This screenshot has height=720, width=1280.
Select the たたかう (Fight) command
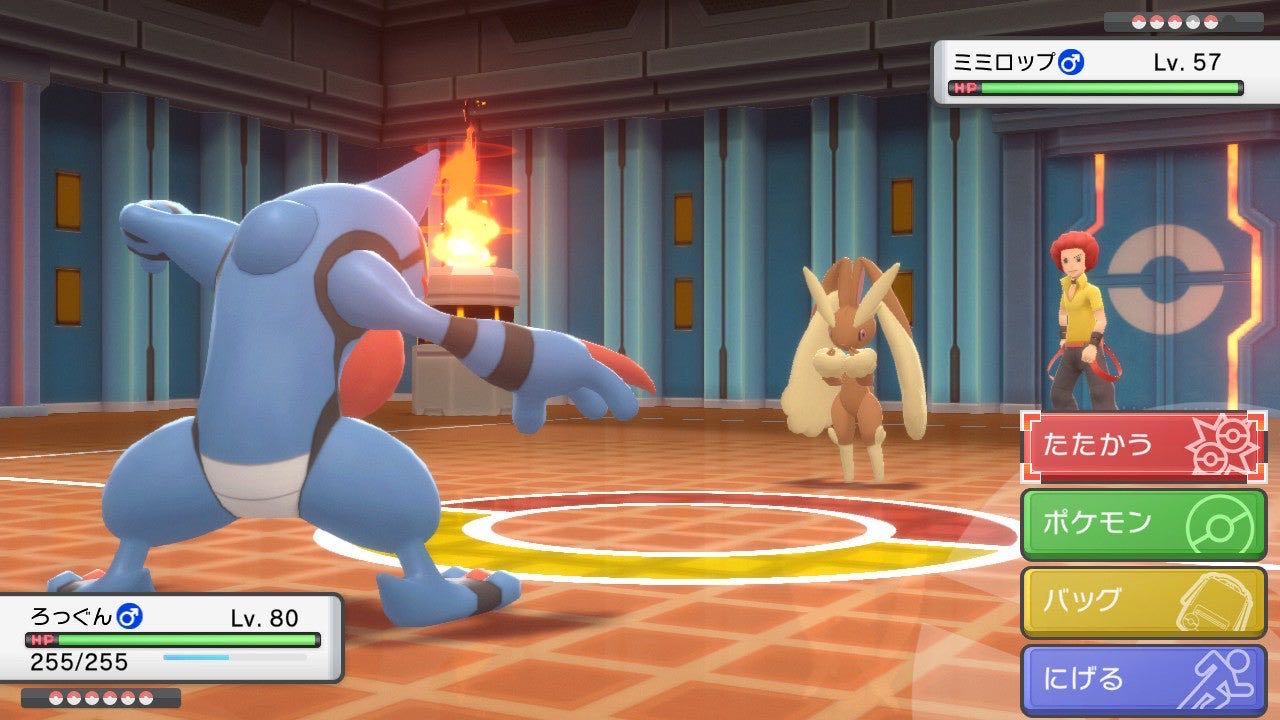(x=1143, y=446)
